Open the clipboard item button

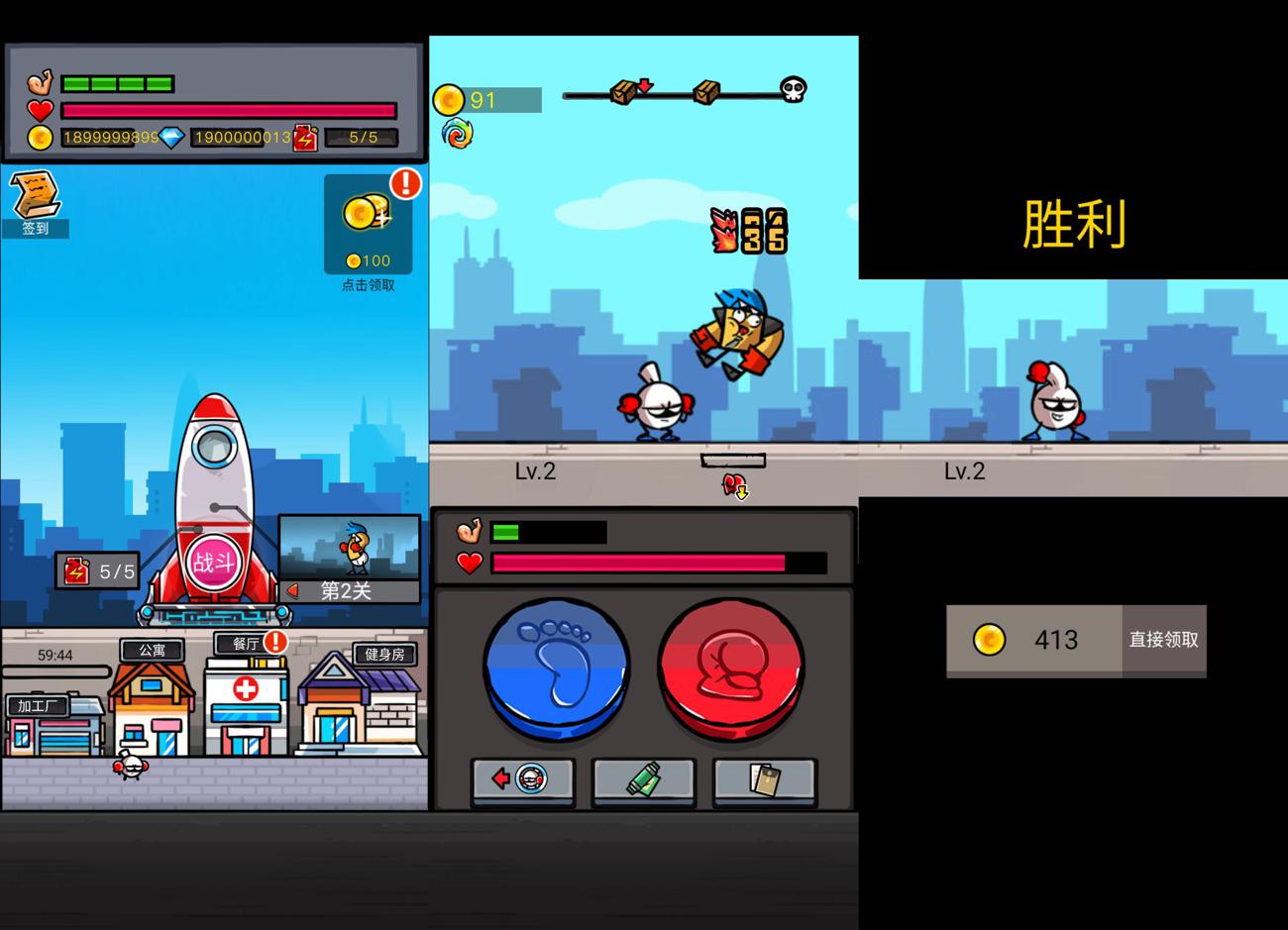pyautogui.click(x=765, y=780)
